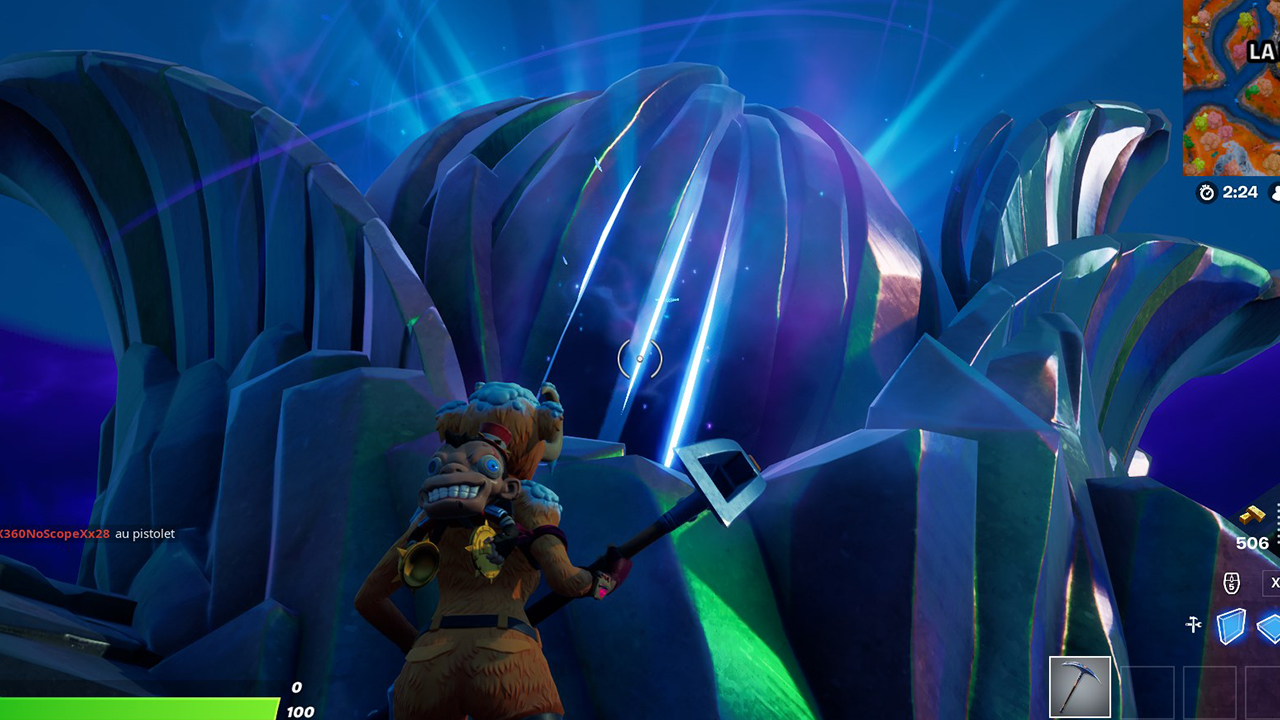Click the player marker on the minimap
The width and height of the screenshot is (1280, 720).
pyautogui.click(x=1236, y=100)
